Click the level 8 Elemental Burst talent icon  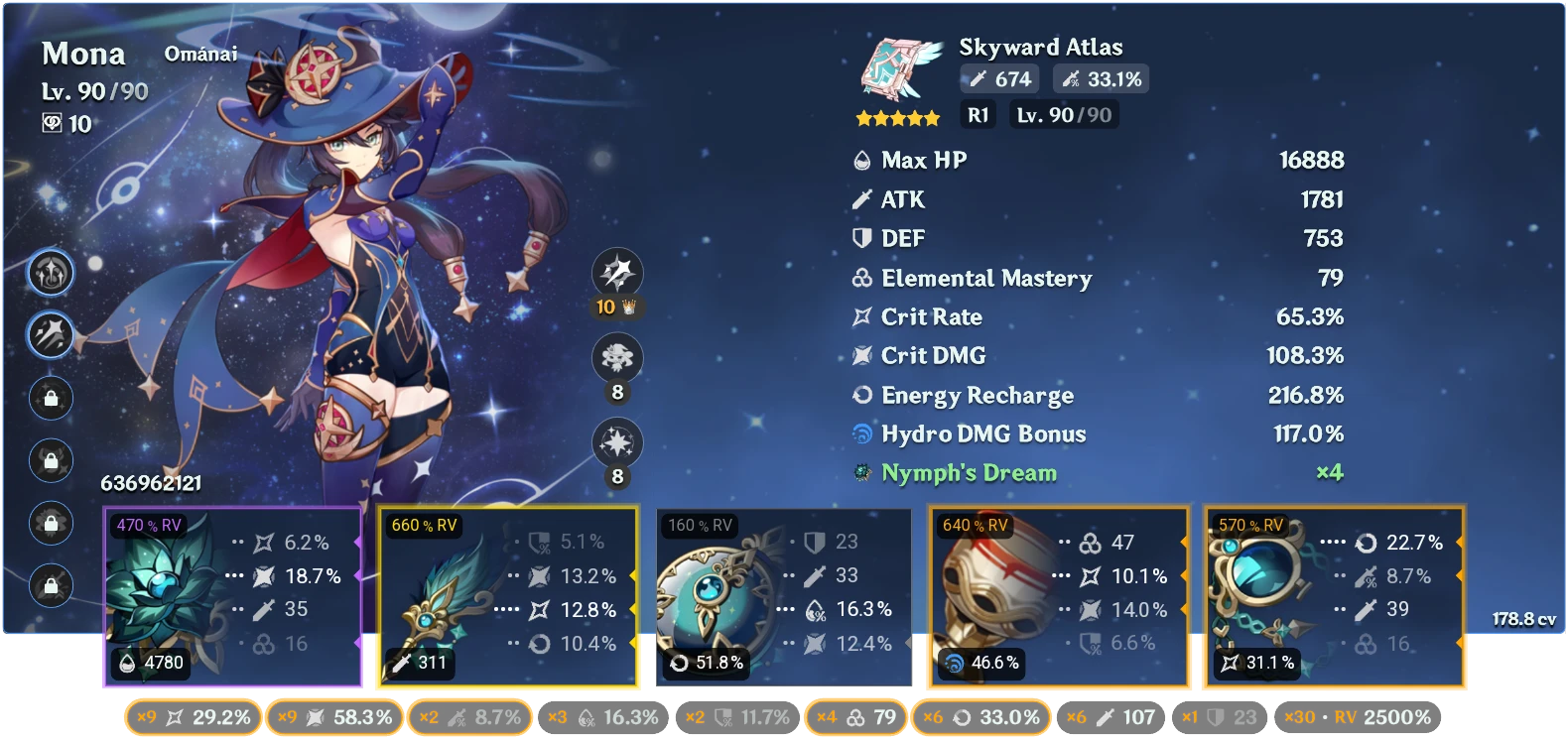tap(616, 445)
